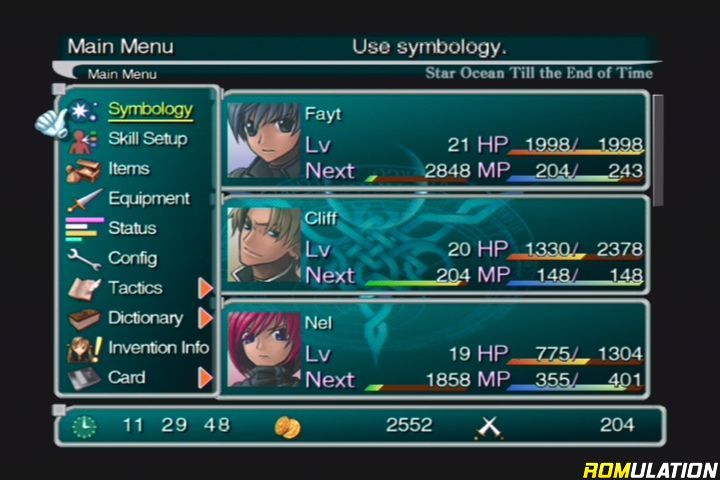Choose the Card option
The height and width of the screenshot is (480, 720).
point(126,378)
